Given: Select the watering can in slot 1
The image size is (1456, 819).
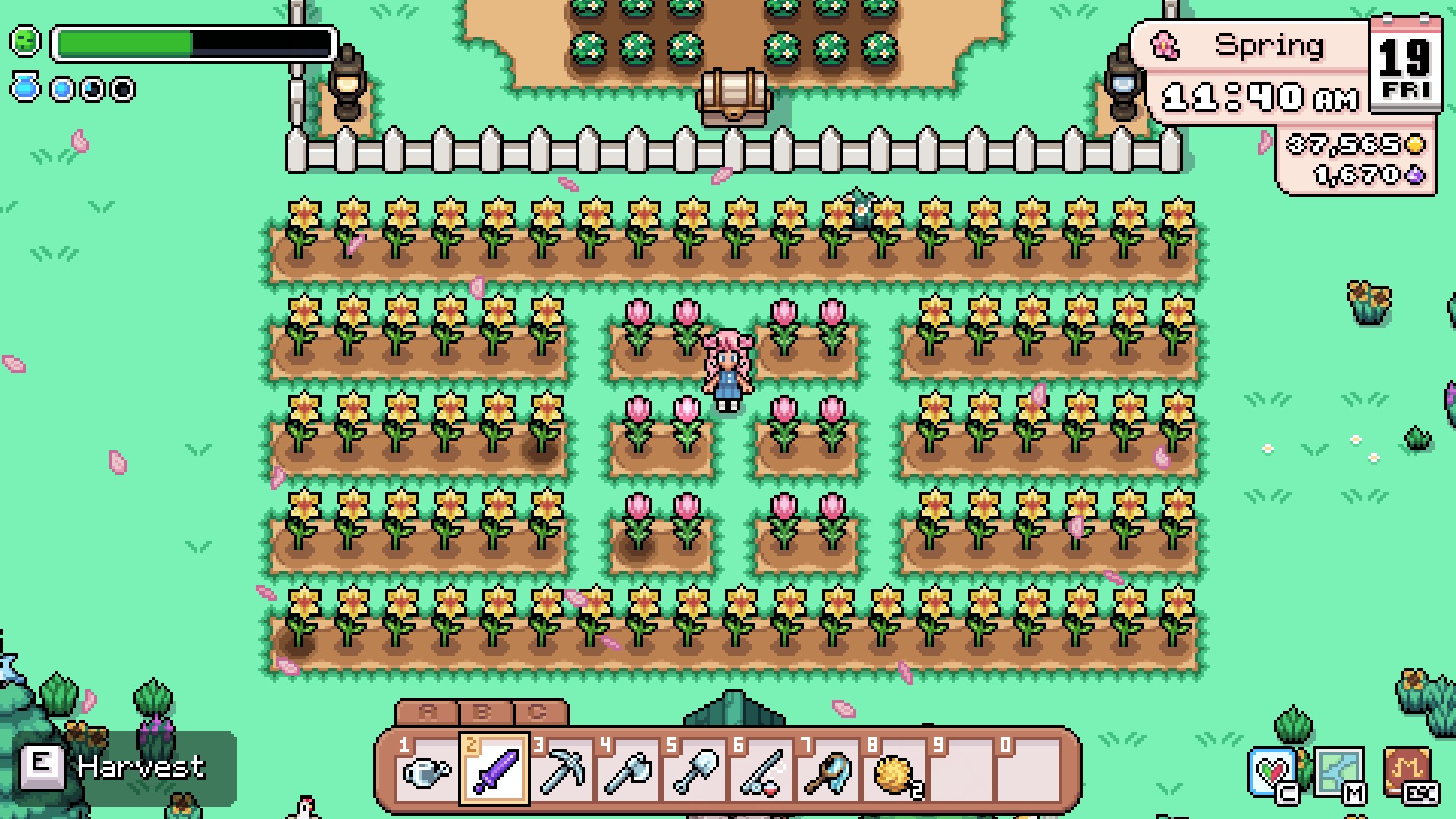Looking at the screenshot, I should pyautogui.click(x=428, y=773).
